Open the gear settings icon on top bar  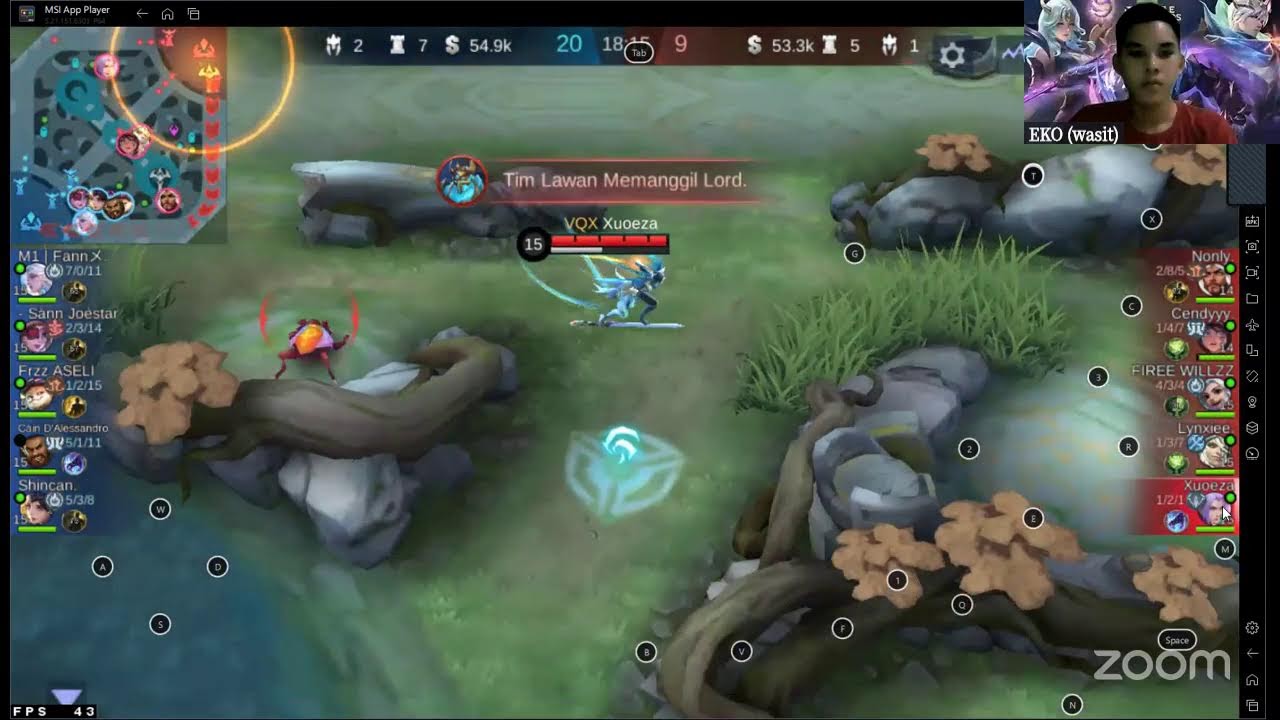(952, 56)
